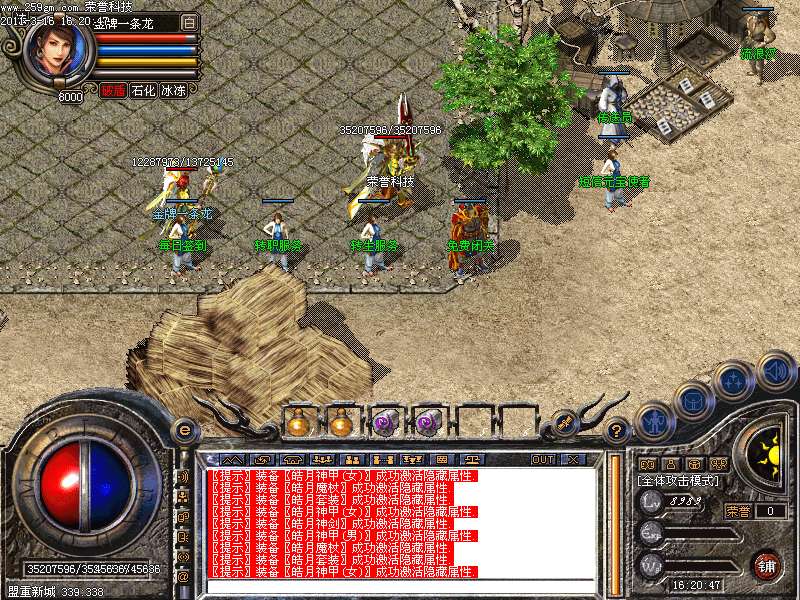Click the 全体攻击模式 attack mode label
Screen dimensions: 800x600
click(677, 481)
